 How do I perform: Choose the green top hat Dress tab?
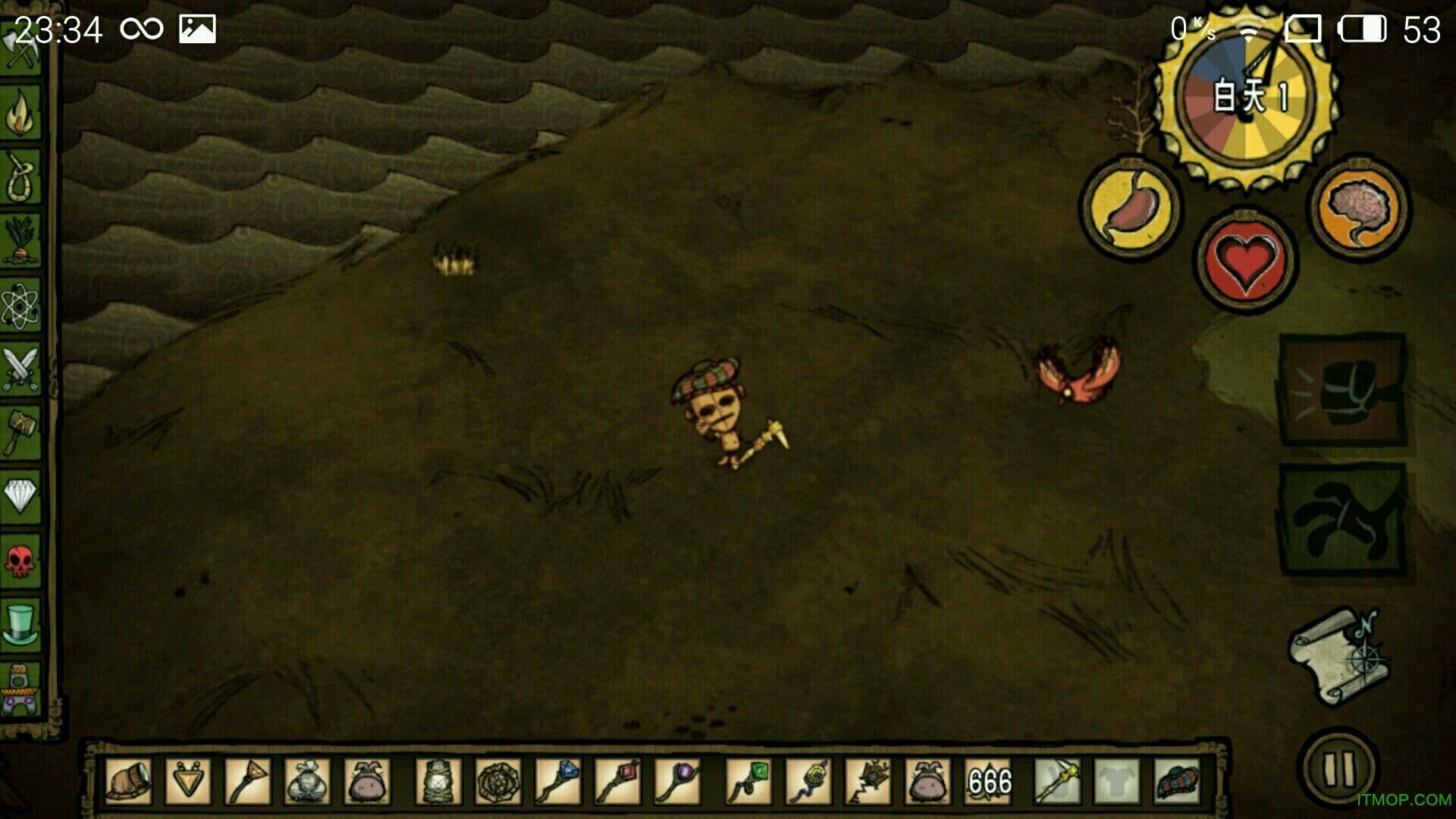[20, 624]
